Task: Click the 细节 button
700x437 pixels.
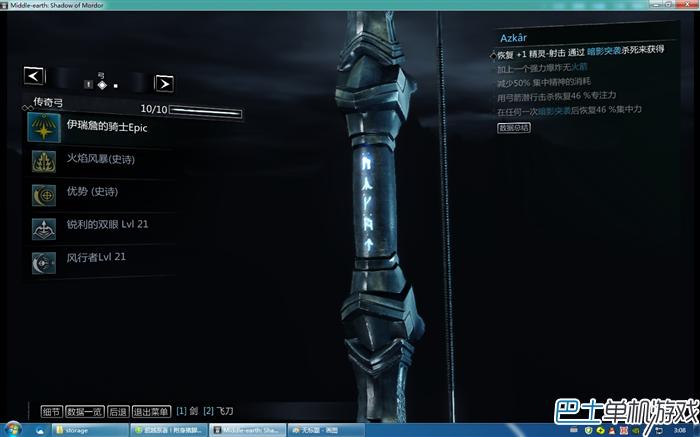Action: (51, 410)
